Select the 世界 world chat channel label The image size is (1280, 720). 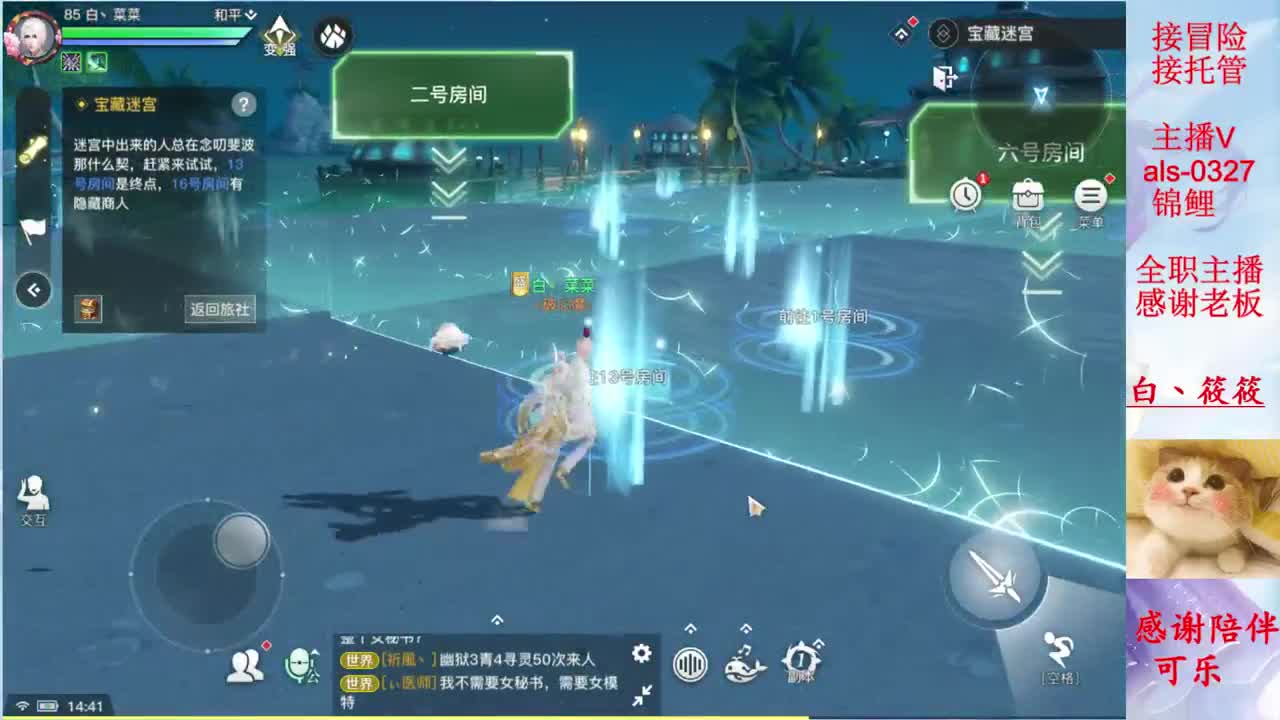pos(360,660)
